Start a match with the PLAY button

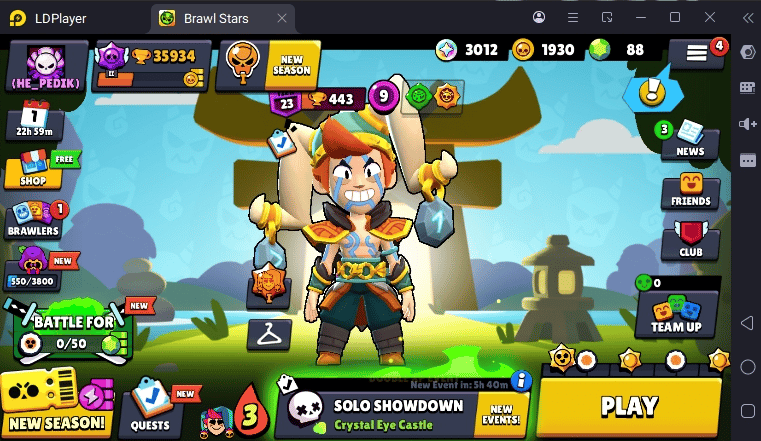point(629,406)
